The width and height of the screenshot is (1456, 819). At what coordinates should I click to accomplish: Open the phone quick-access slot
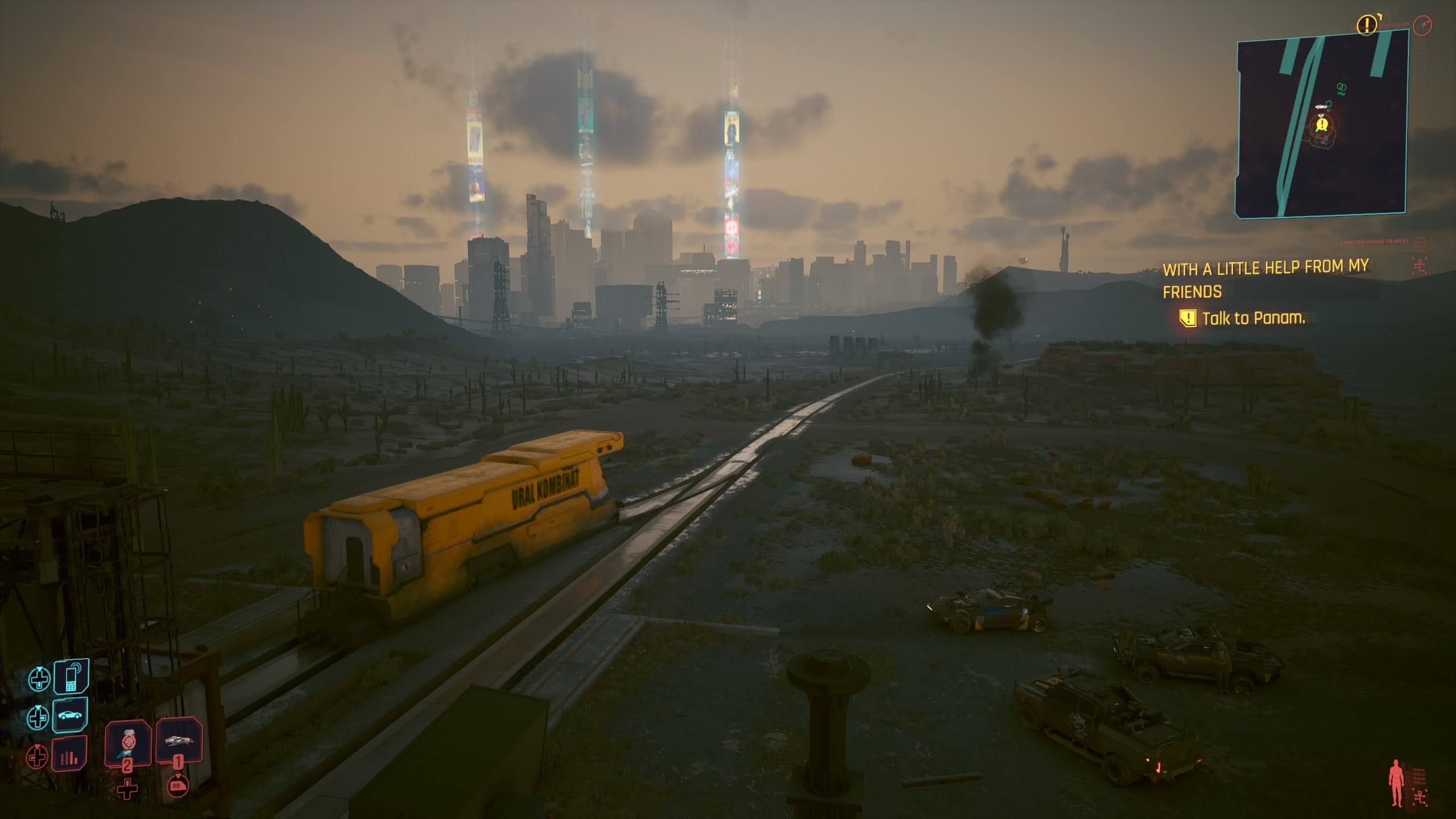click(71, 677)
